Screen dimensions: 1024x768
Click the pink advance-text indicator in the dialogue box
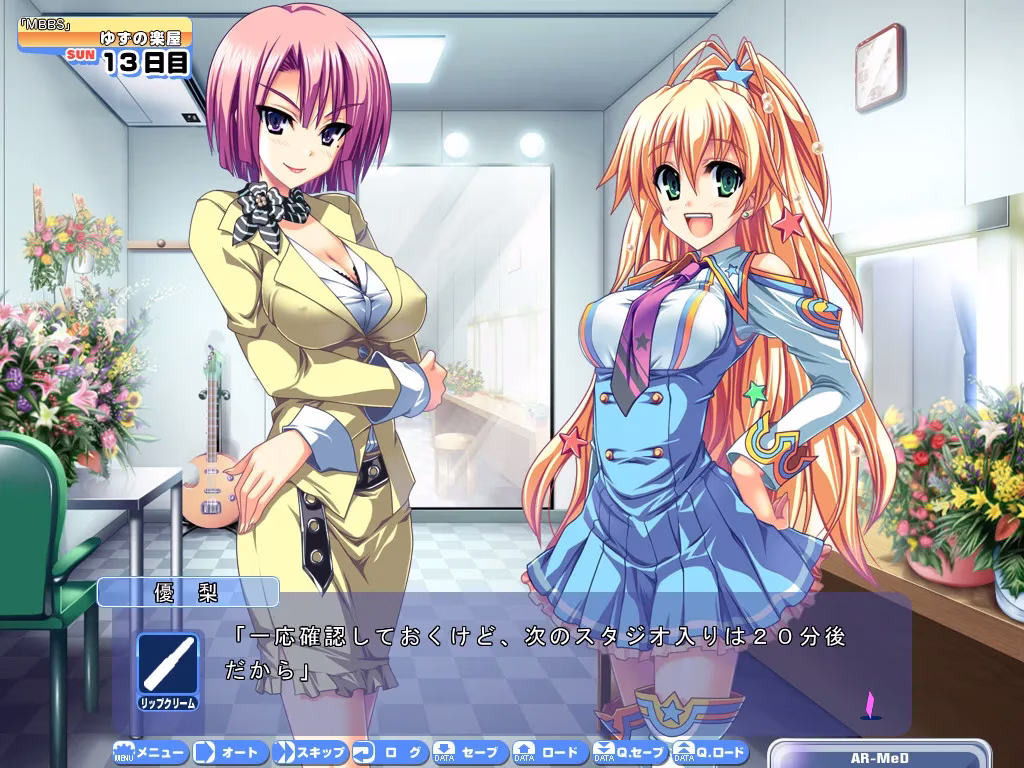point(869,705)
